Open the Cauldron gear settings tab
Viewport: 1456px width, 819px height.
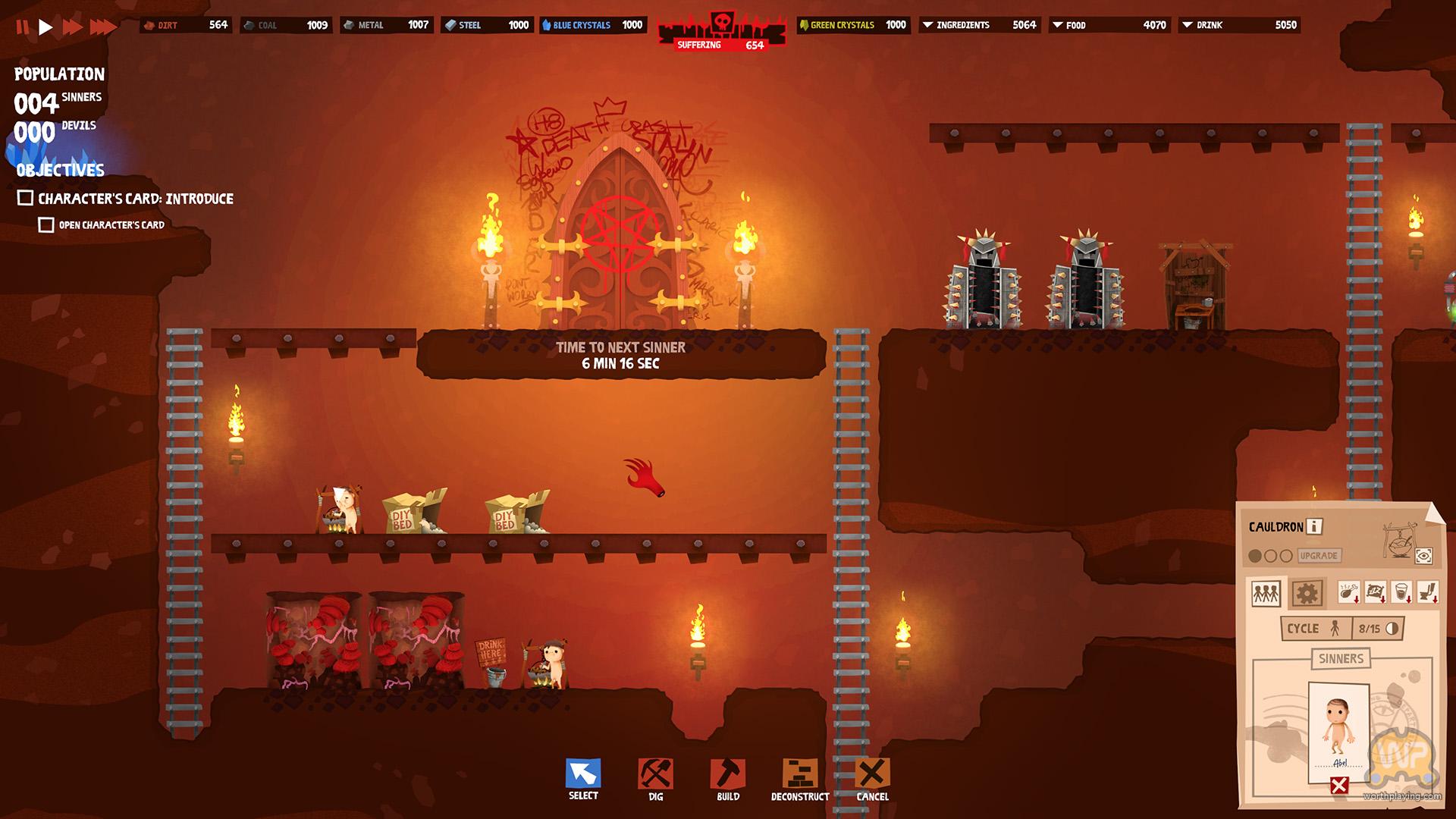click(1307, 593)
